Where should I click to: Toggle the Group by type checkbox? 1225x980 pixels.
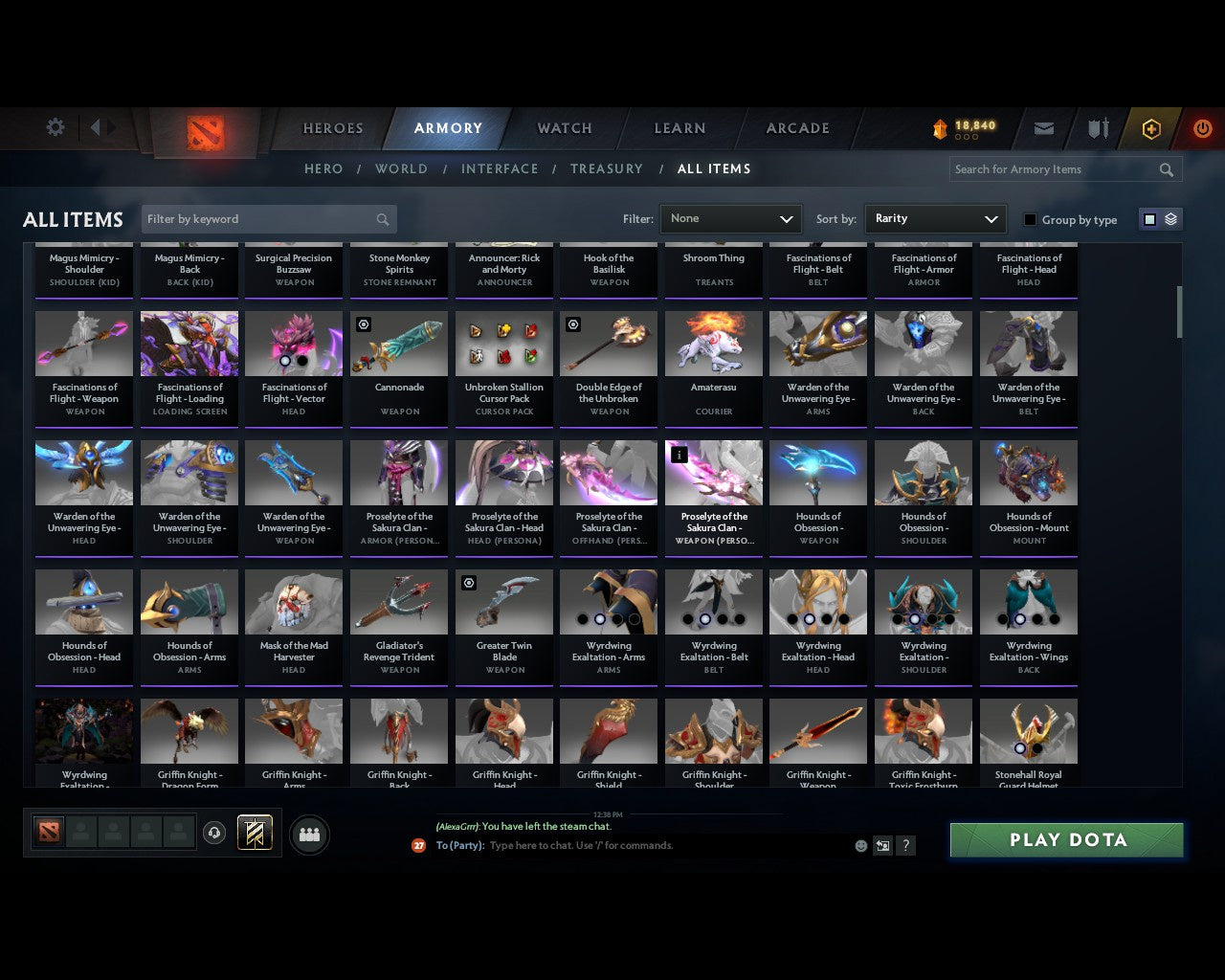click(1030, 219)
